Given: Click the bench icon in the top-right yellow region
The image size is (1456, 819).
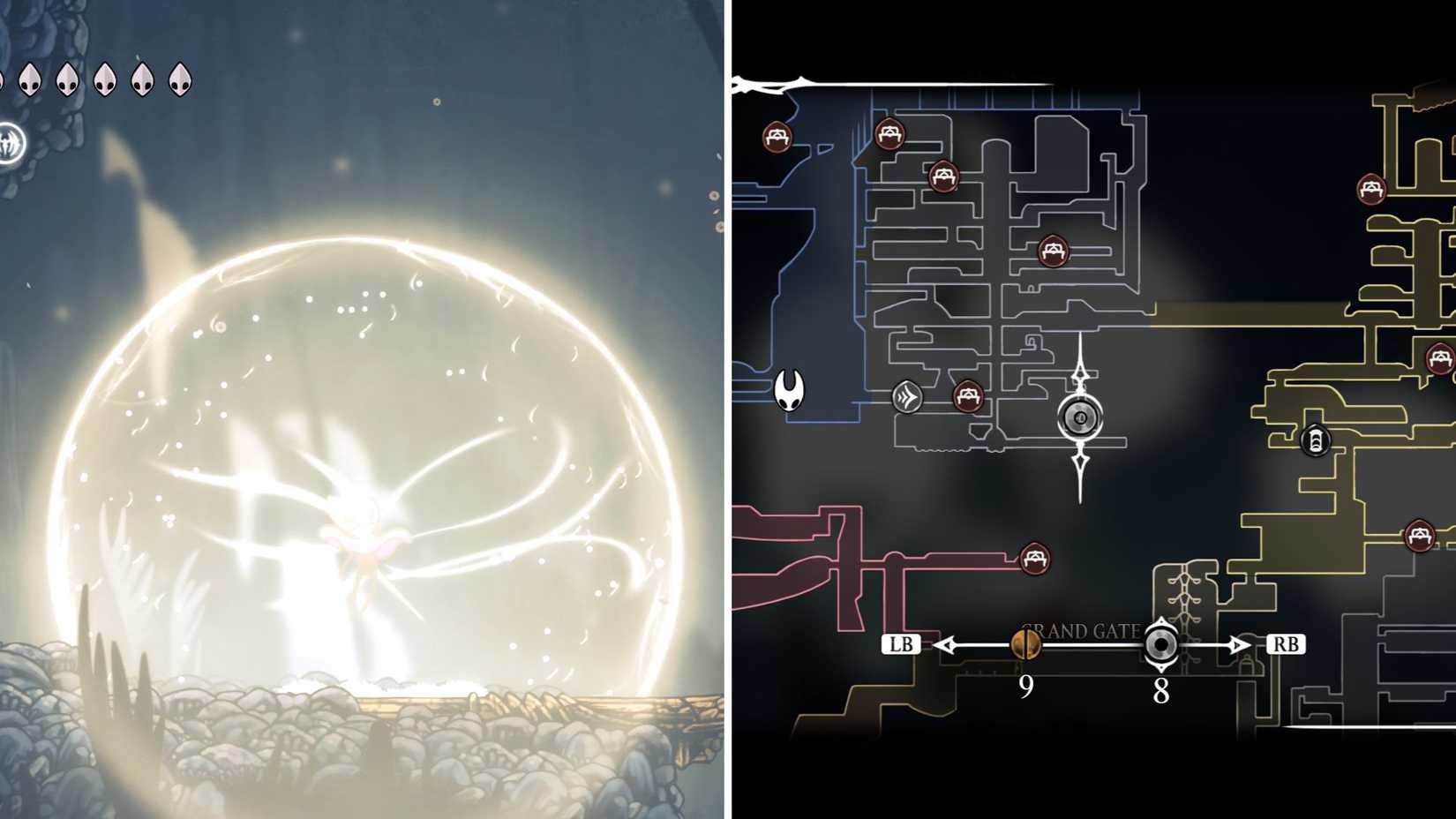Looking at the screenshot, I should point(1373,189).
